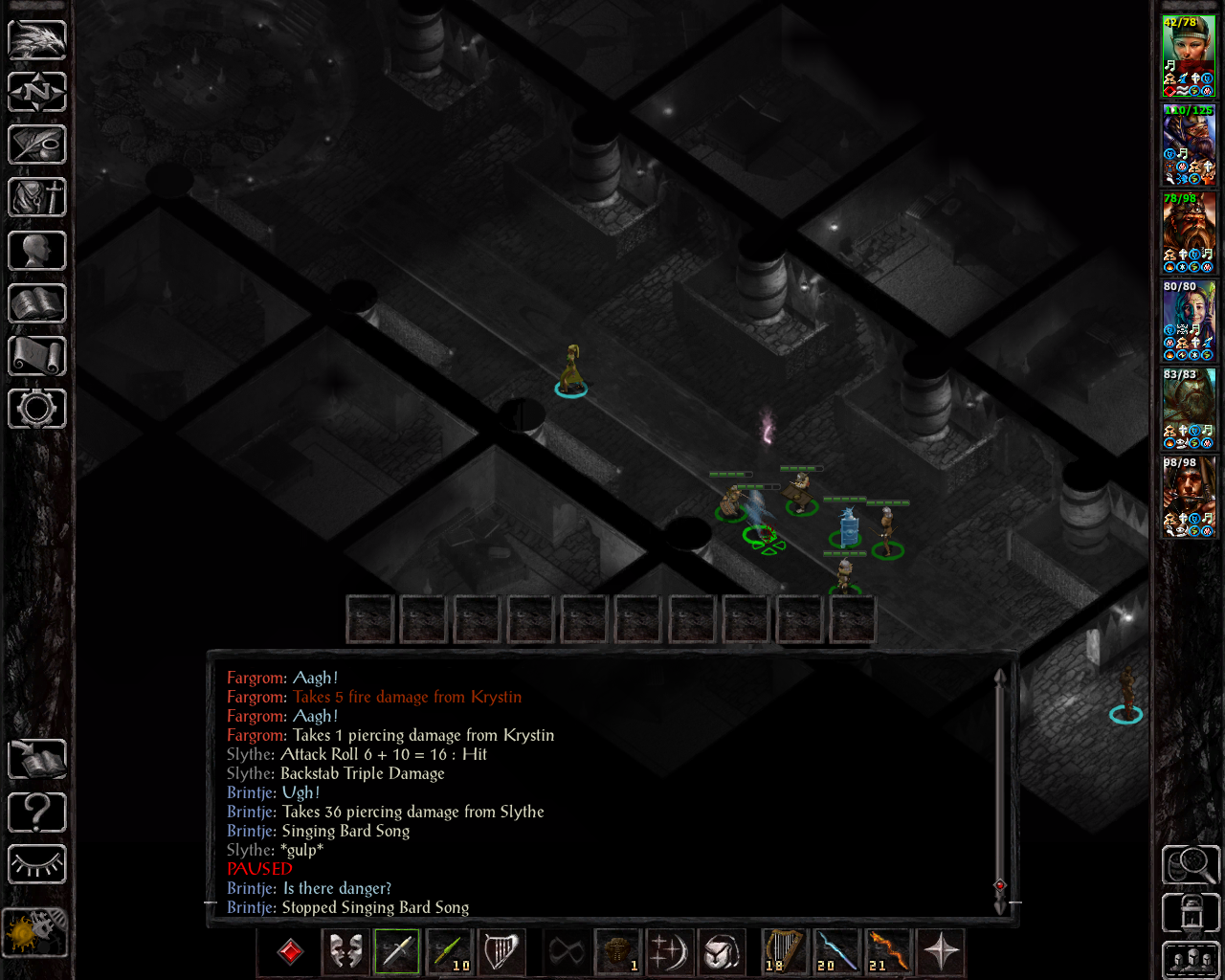
Task: Select the red-bearded dwarf portrait
Action: click(1189, 232)
